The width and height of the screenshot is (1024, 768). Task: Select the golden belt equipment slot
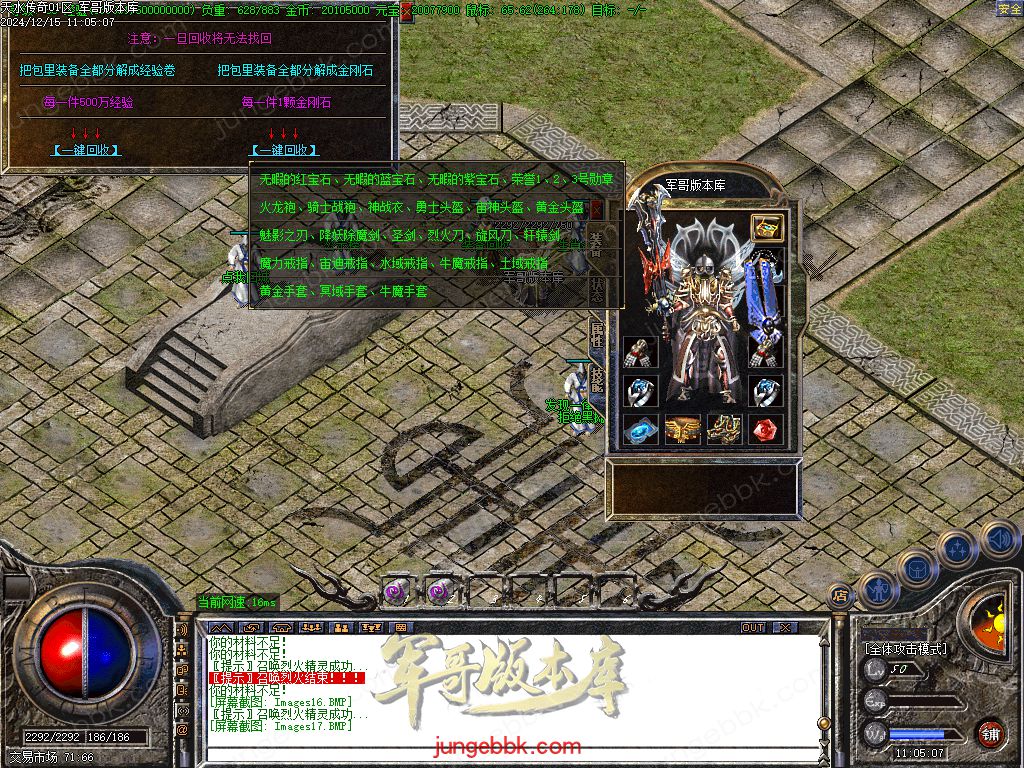(x=682, y=429)
